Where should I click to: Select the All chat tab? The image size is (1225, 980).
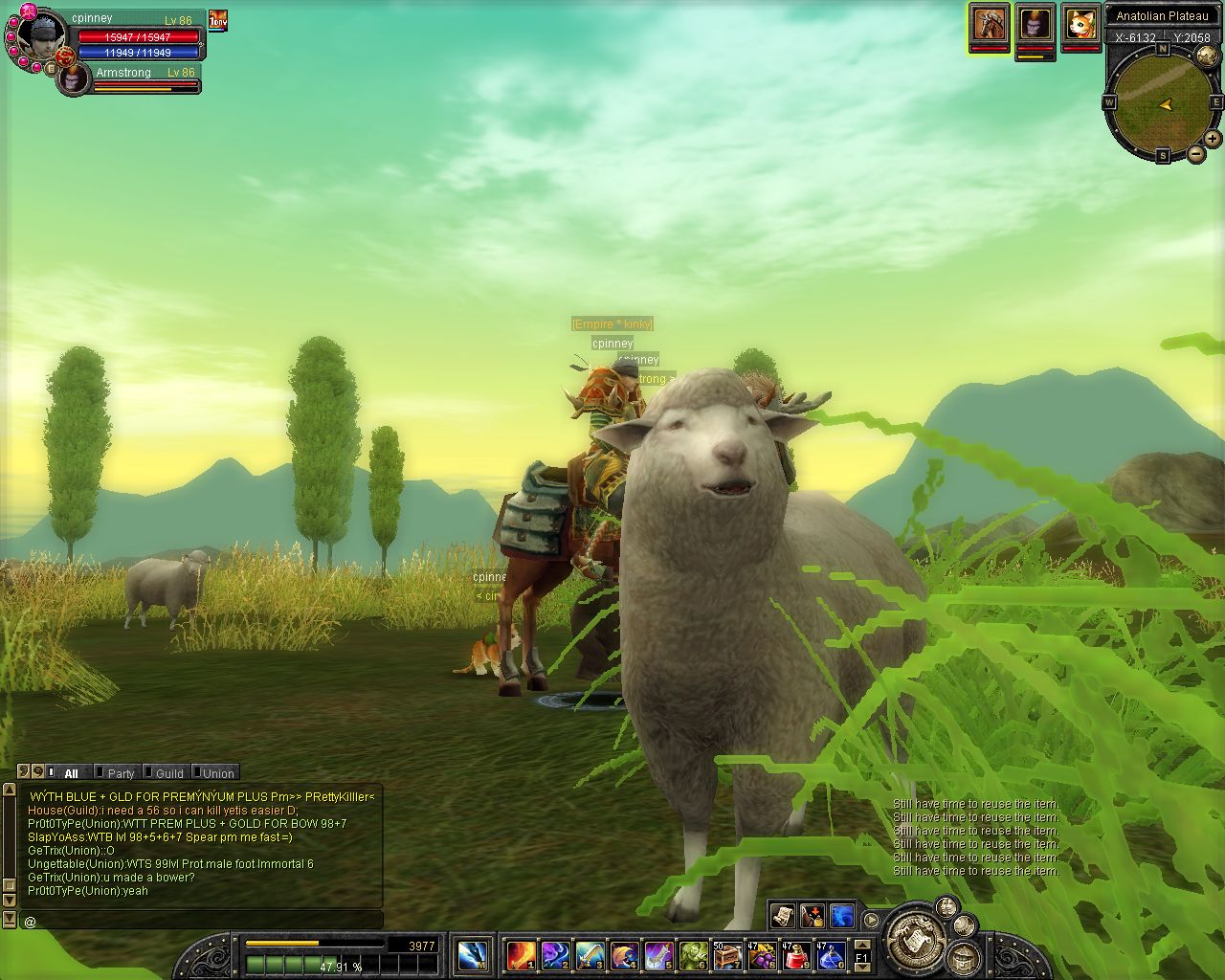[71, 773]
